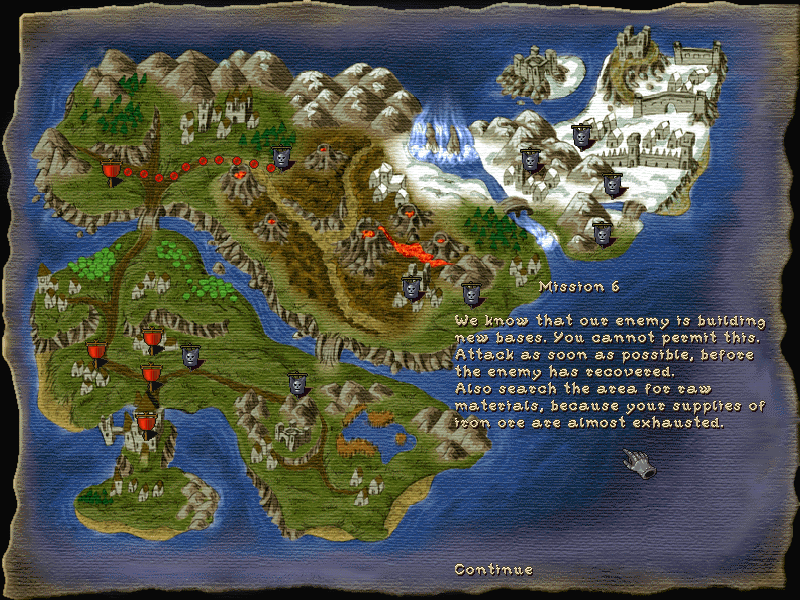Continue to start Mission 6
The image size is (800, 600).
click(x=493, y=569)
